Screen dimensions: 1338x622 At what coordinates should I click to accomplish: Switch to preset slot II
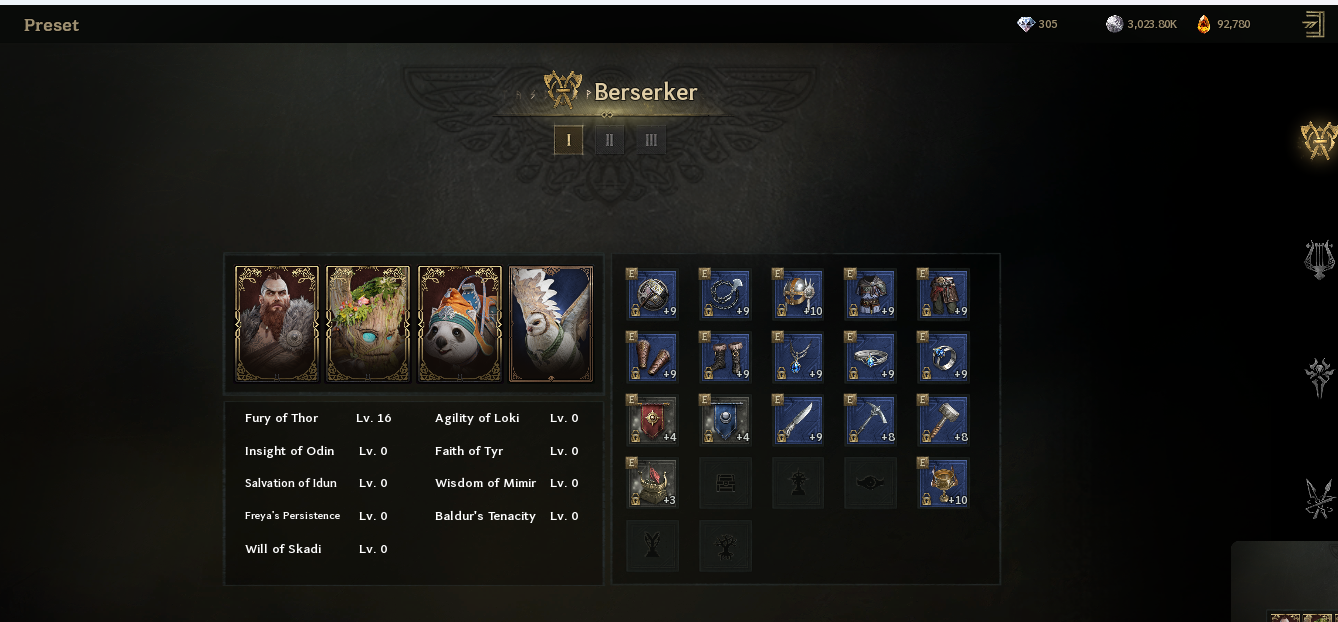[609, 140]
